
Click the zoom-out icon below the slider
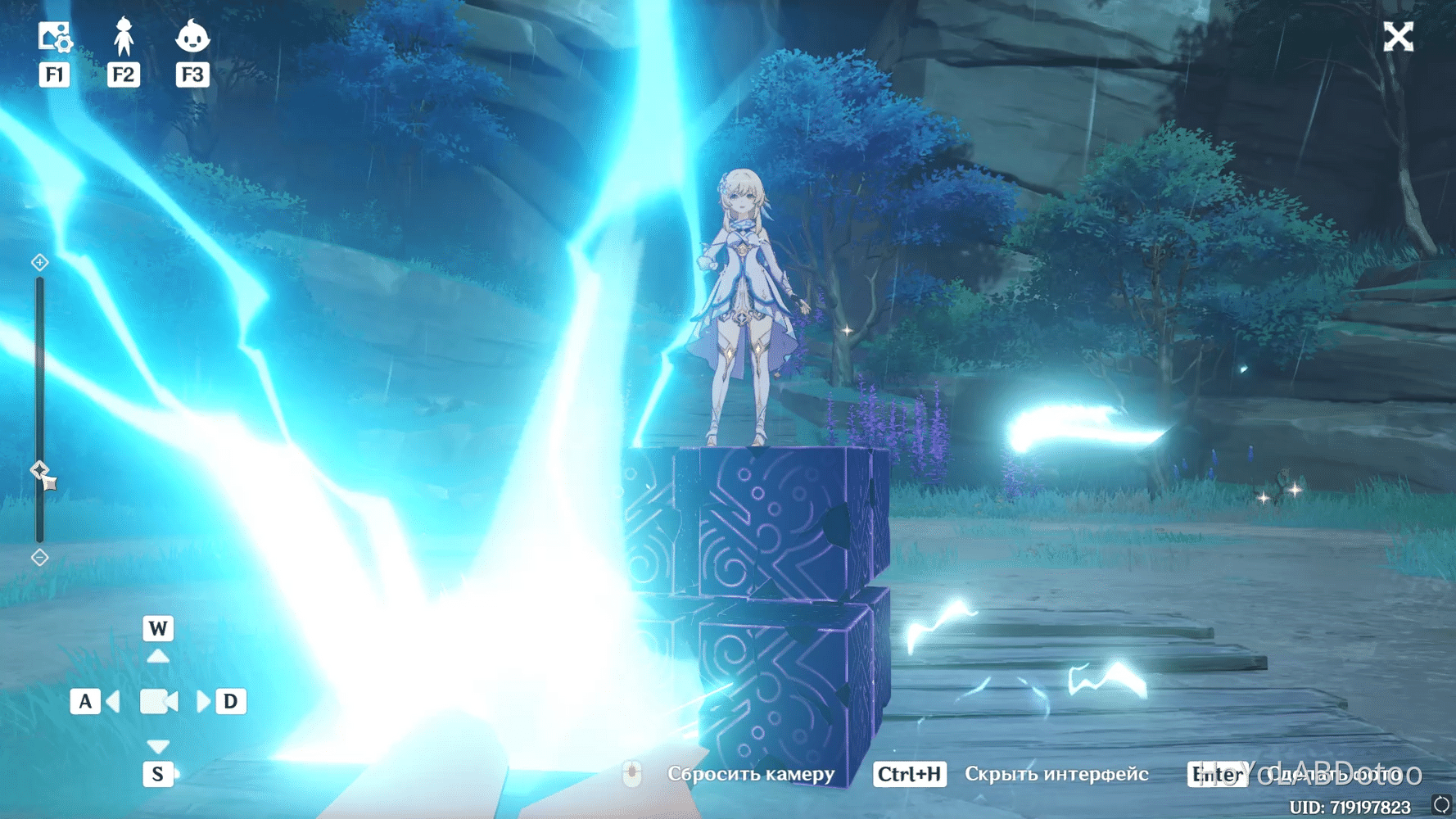[38, 558]
